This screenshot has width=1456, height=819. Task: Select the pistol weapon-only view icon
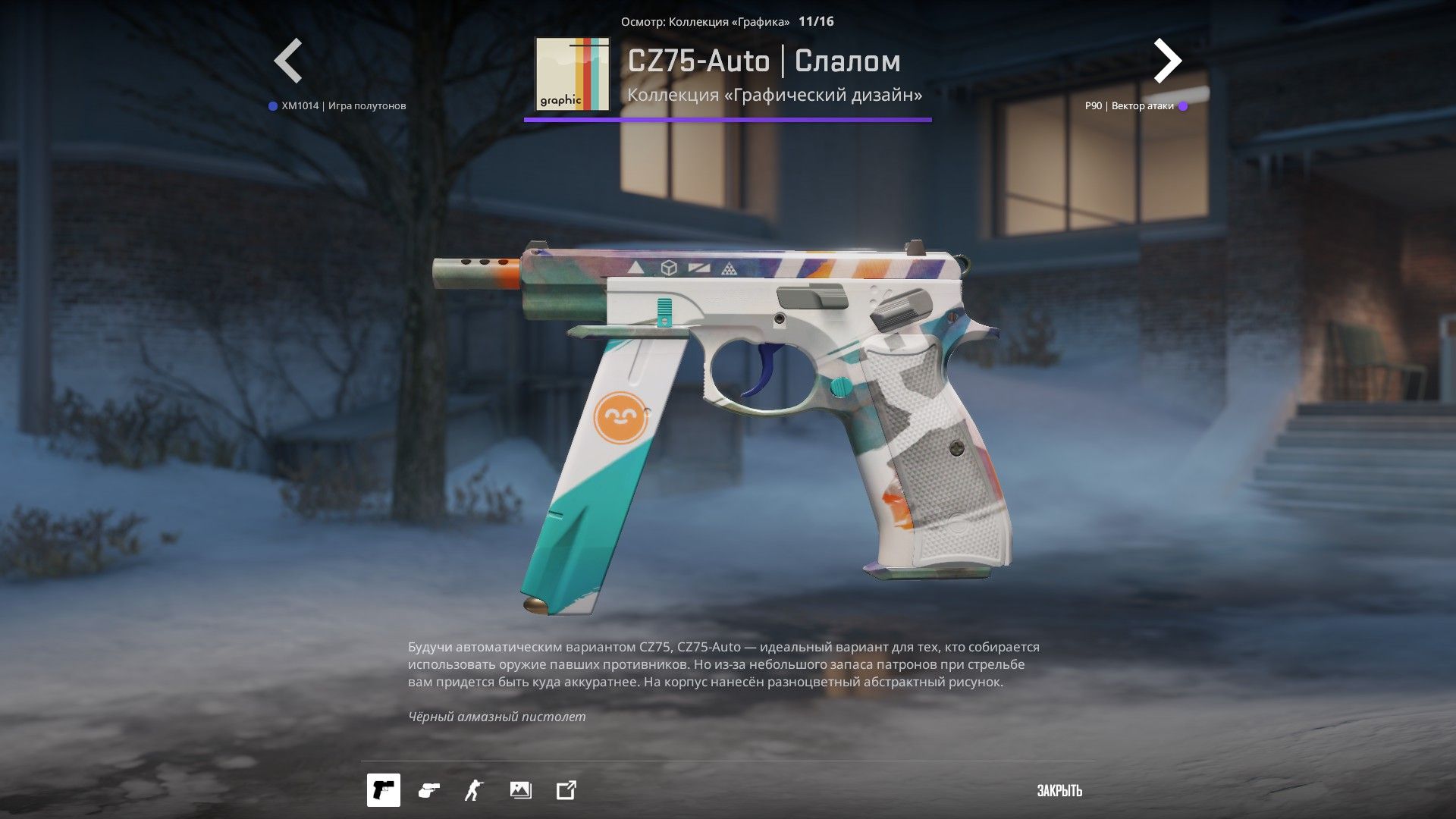(384, 790)
